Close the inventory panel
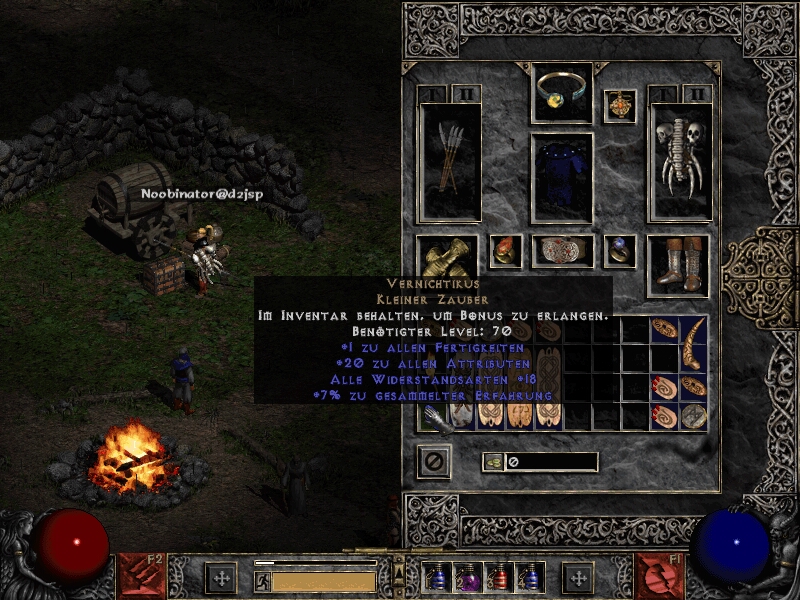Image resolution: width=800 pixels, height=600 pixels. click(x=434, y=461)
